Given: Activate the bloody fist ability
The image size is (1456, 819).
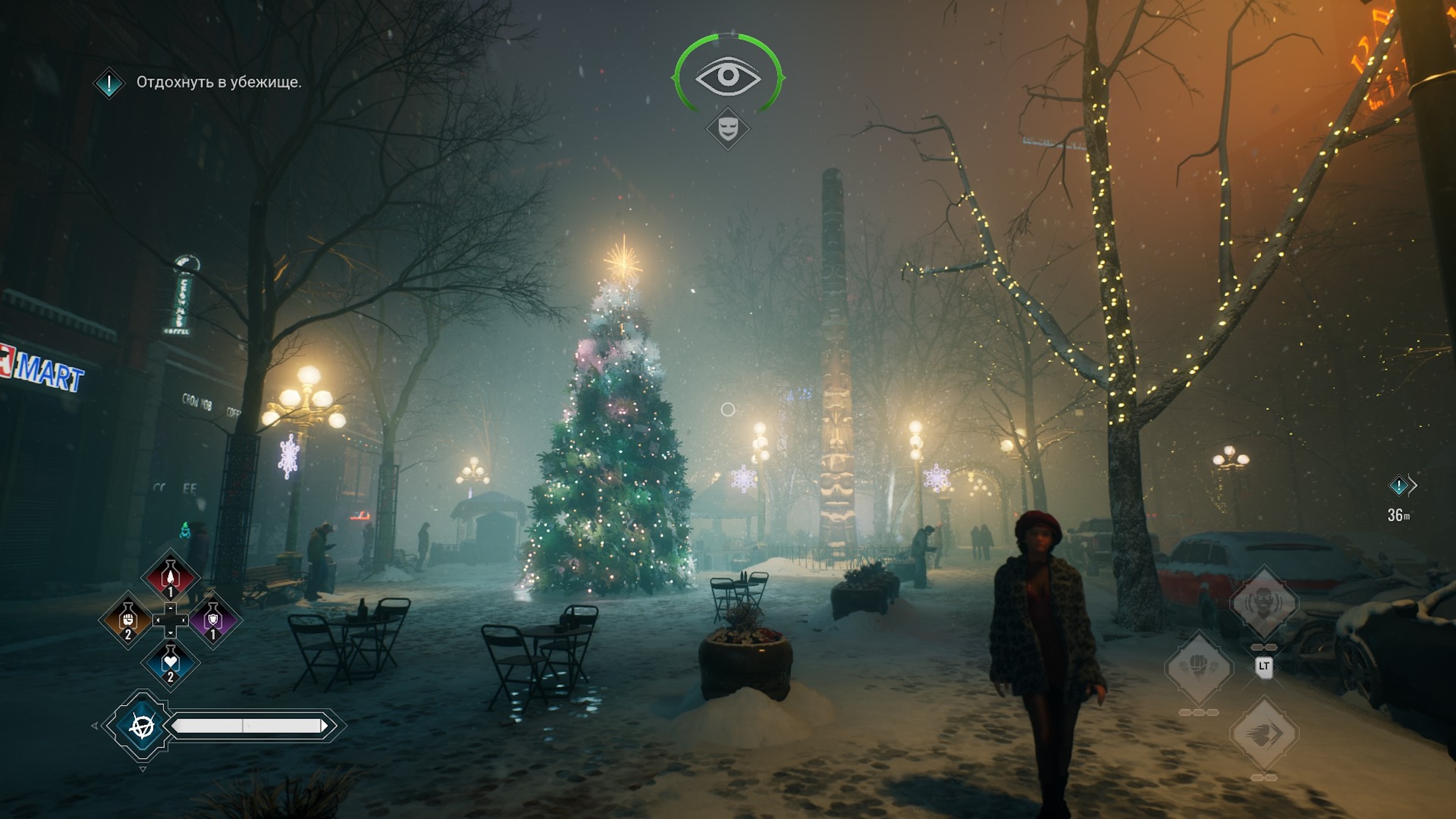Looking at the screenshot, I should click(x=1199, y=668).
